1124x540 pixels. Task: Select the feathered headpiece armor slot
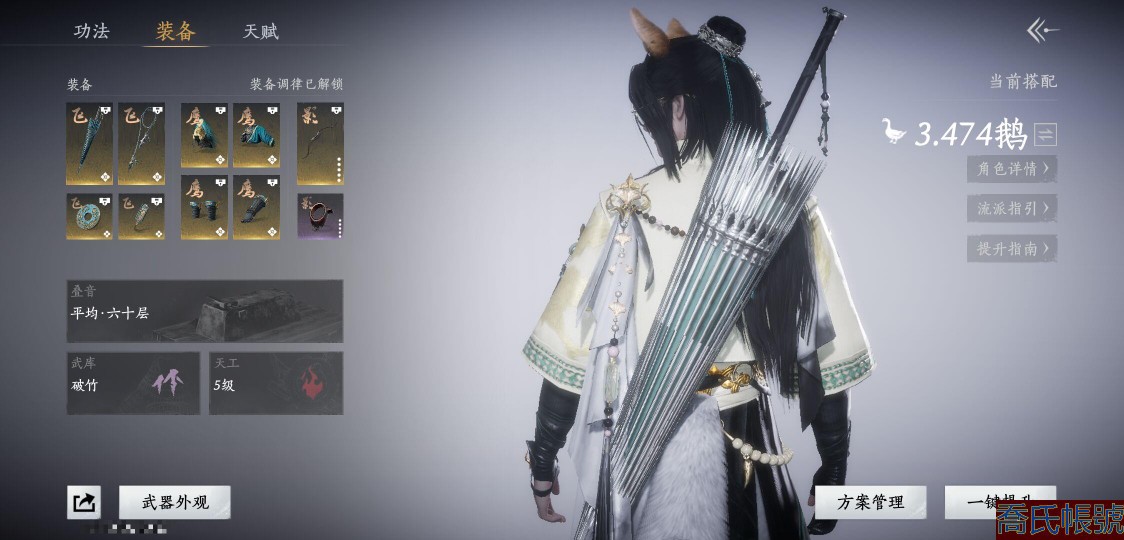click(x=204, y=135)
